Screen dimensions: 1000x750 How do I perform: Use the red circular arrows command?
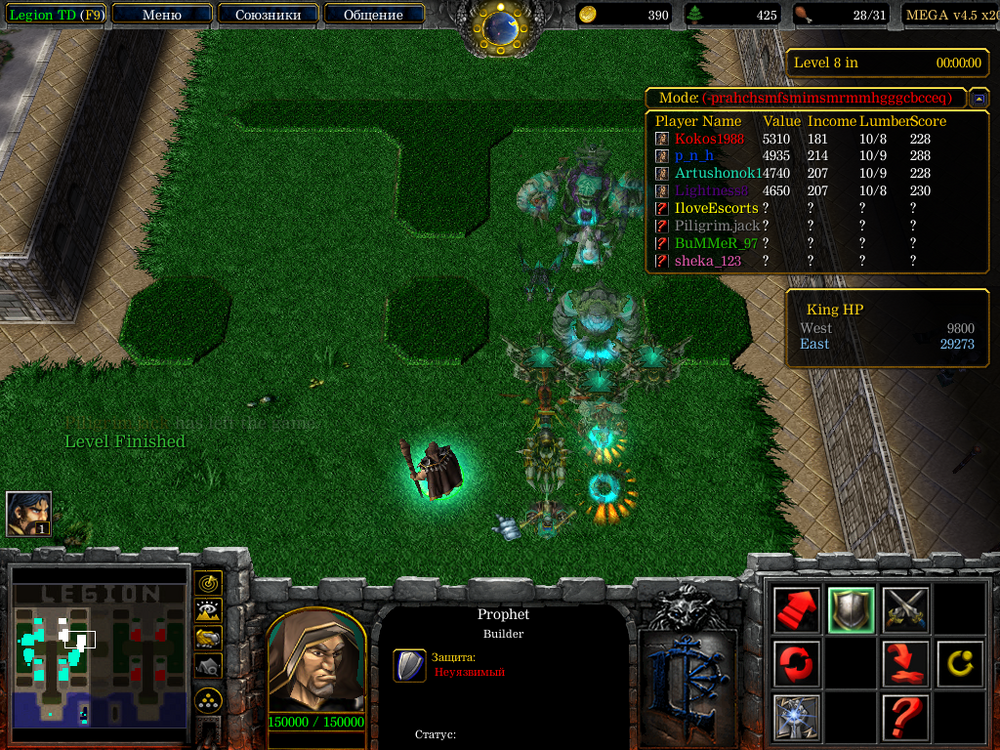pyautogui.click(x=797, y=662)
